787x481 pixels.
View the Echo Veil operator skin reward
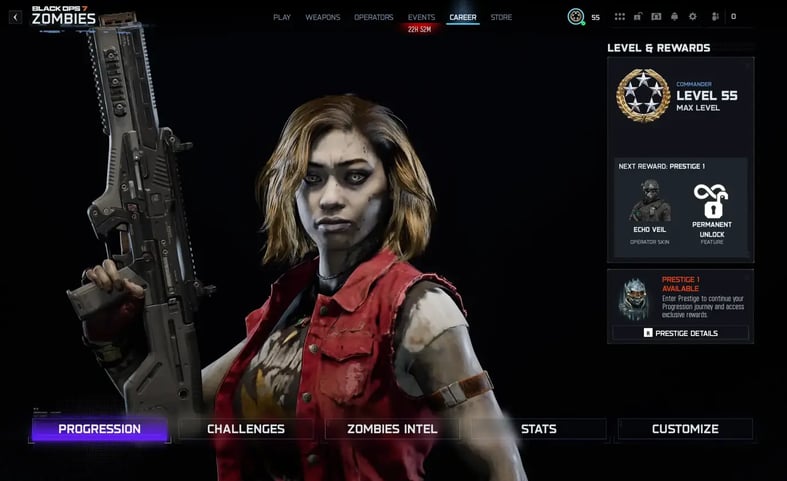point(650,211)
